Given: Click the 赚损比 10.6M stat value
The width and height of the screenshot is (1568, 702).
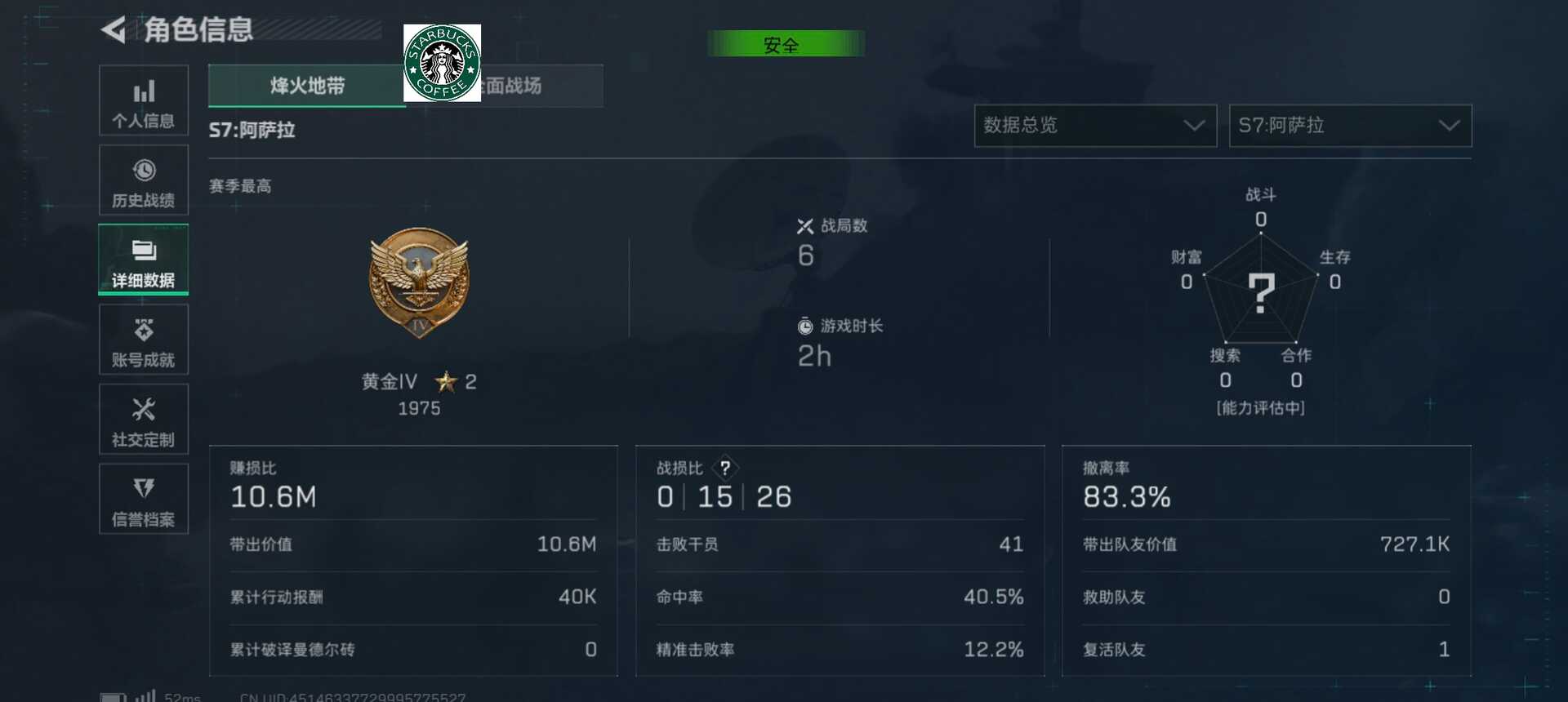Looking at the screenshot, I should tap(274, 496).
